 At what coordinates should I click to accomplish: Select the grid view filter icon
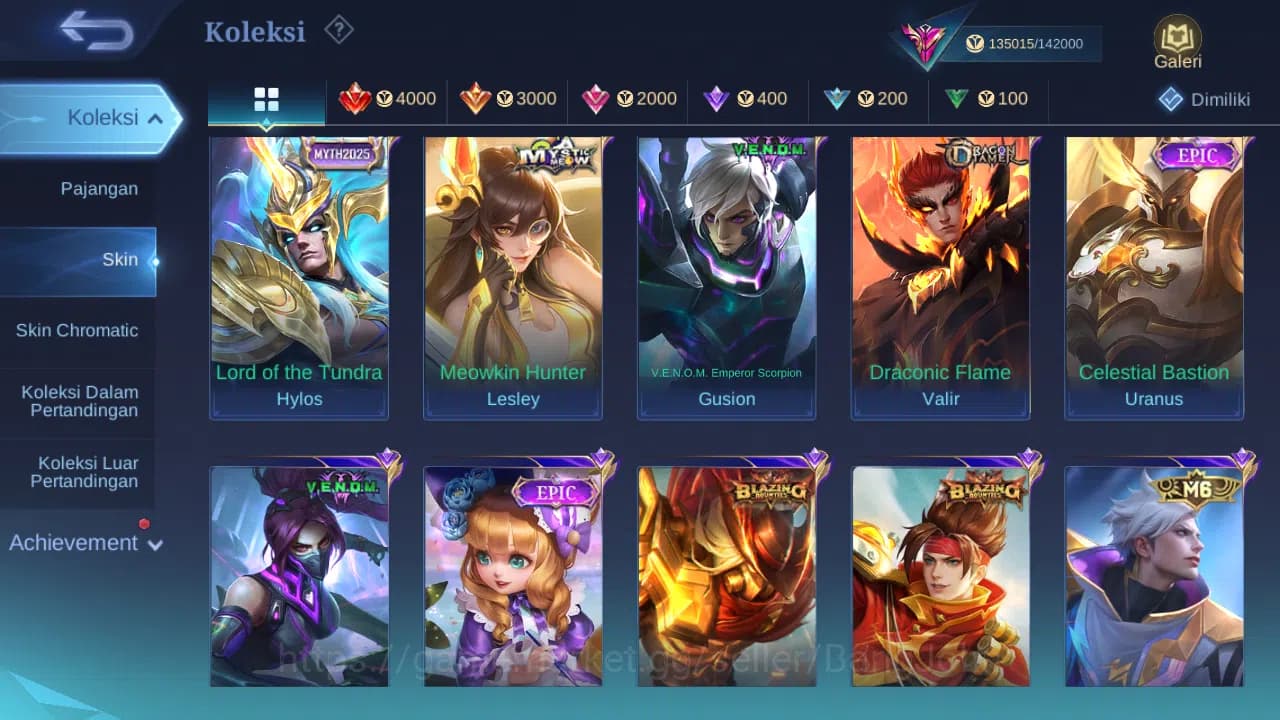(265, 100)
